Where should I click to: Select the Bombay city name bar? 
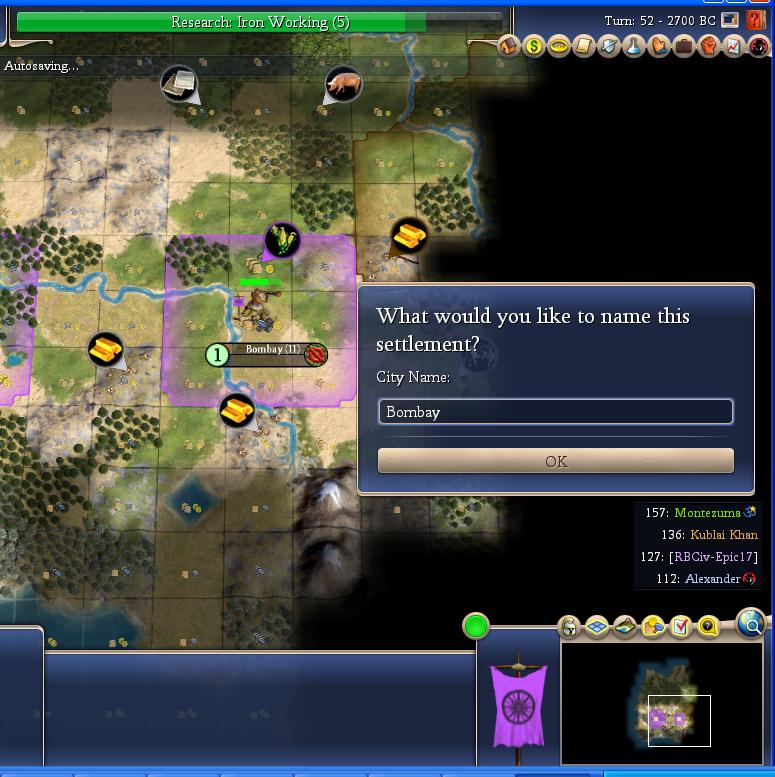click(272, 351)
